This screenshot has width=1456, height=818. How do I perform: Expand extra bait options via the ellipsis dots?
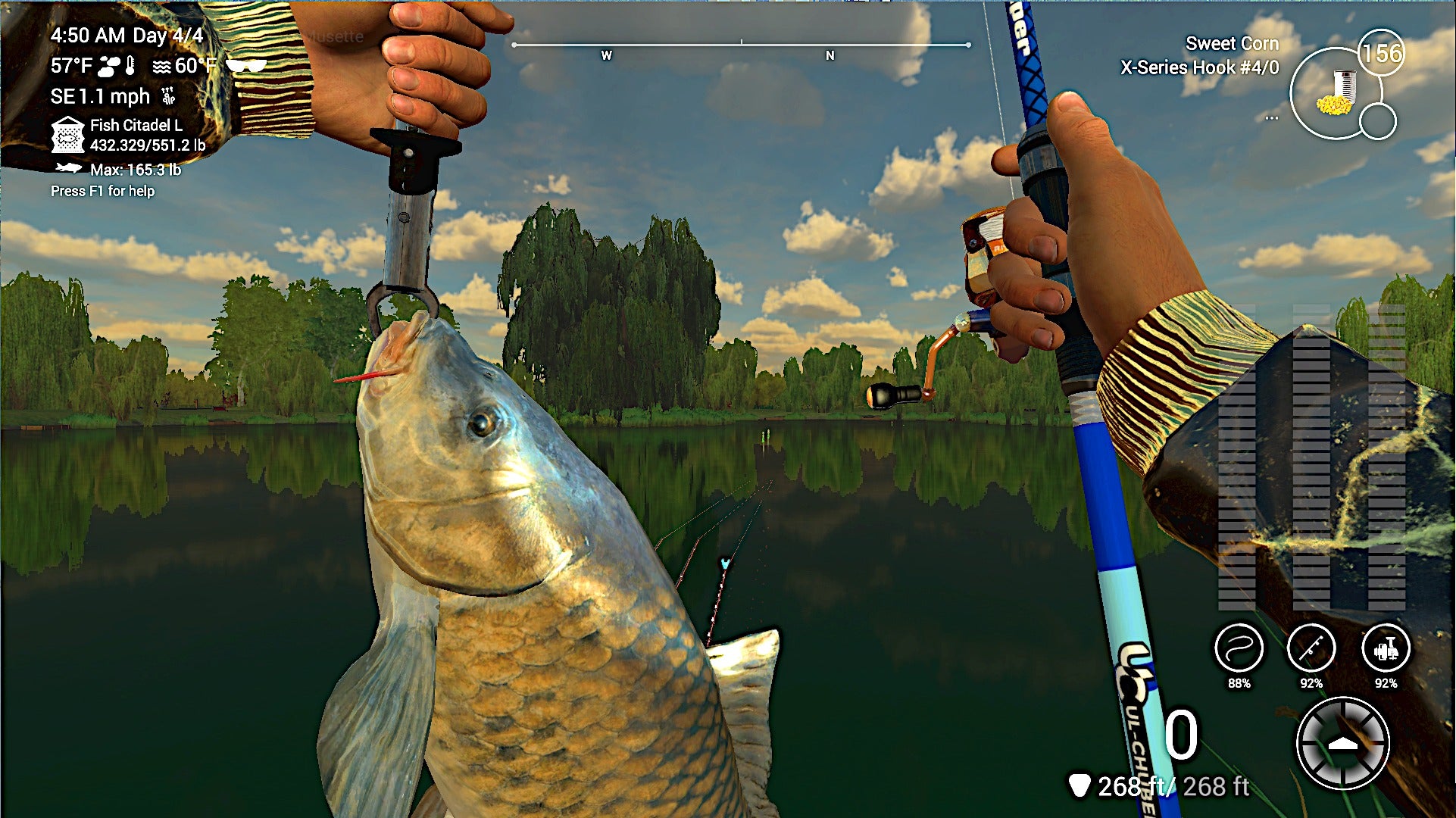[1272, 118]
